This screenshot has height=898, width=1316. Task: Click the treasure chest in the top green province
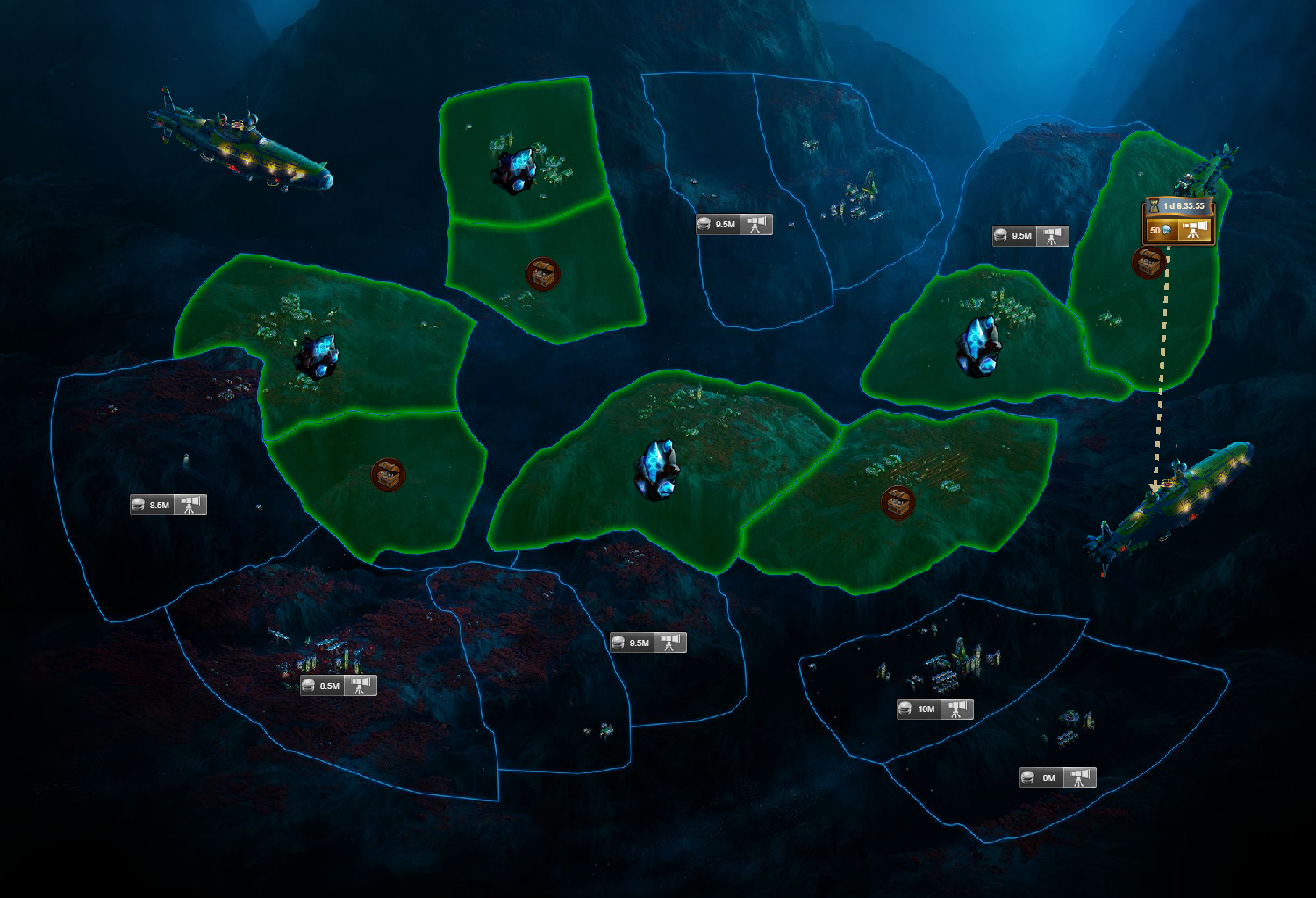(544, 274)
